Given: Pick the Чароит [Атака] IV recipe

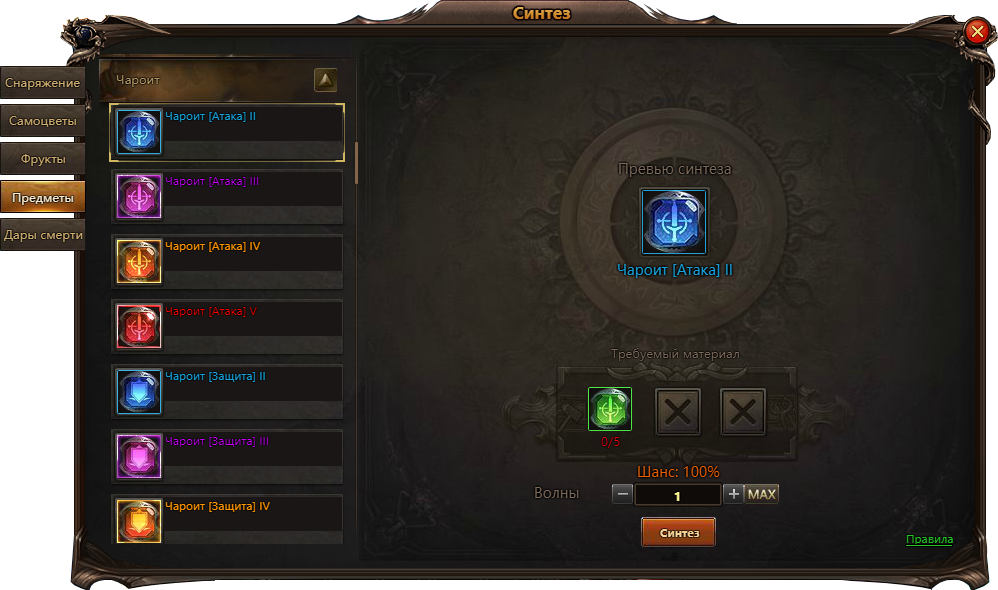Looking at the screenshot, I should click(227, 261).
